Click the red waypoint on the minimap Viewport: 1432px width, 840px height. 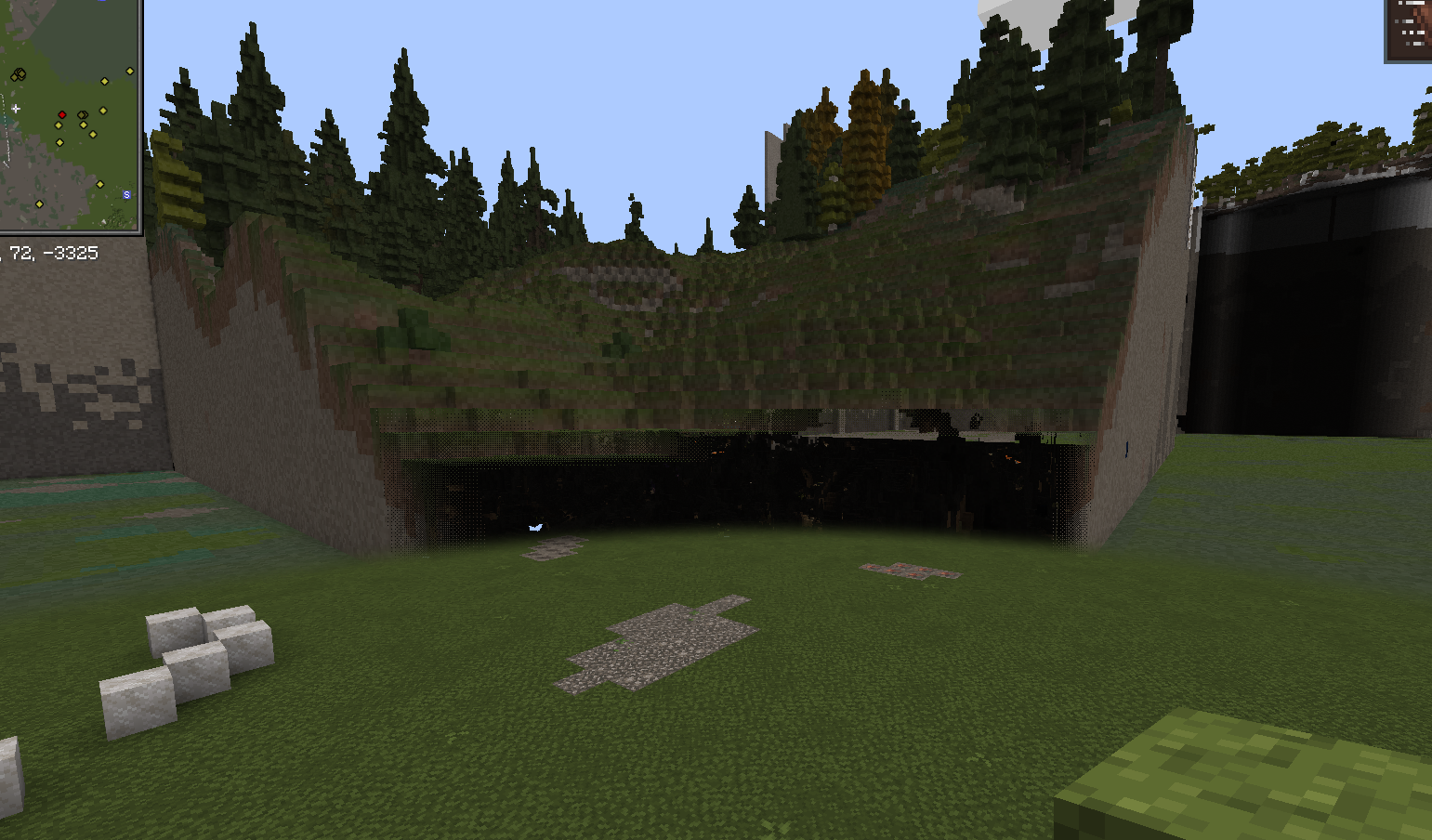coord(62,114)
